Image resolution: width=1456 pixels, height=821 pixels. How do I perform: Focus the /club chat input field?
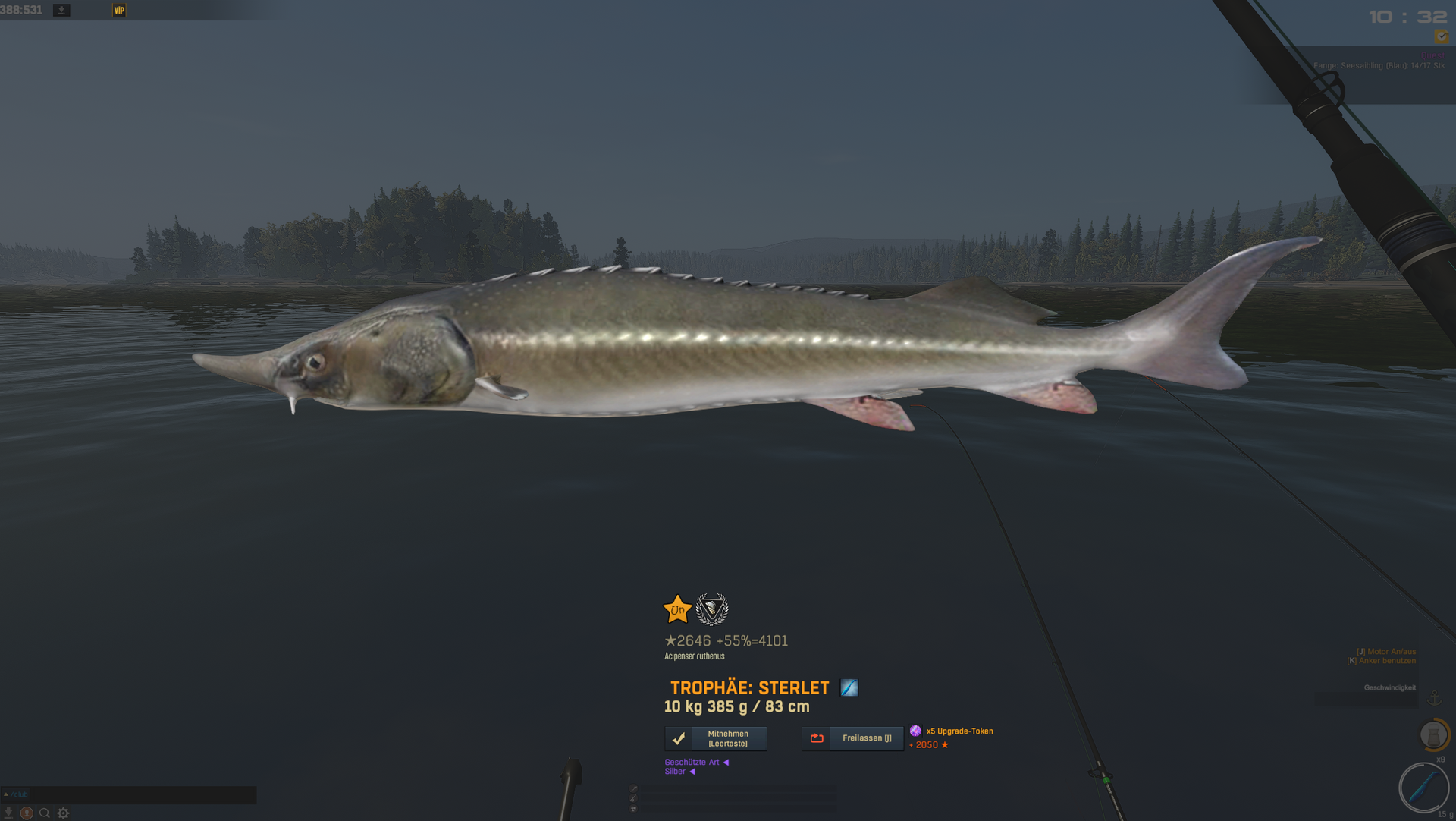click(x=129, y=794)
